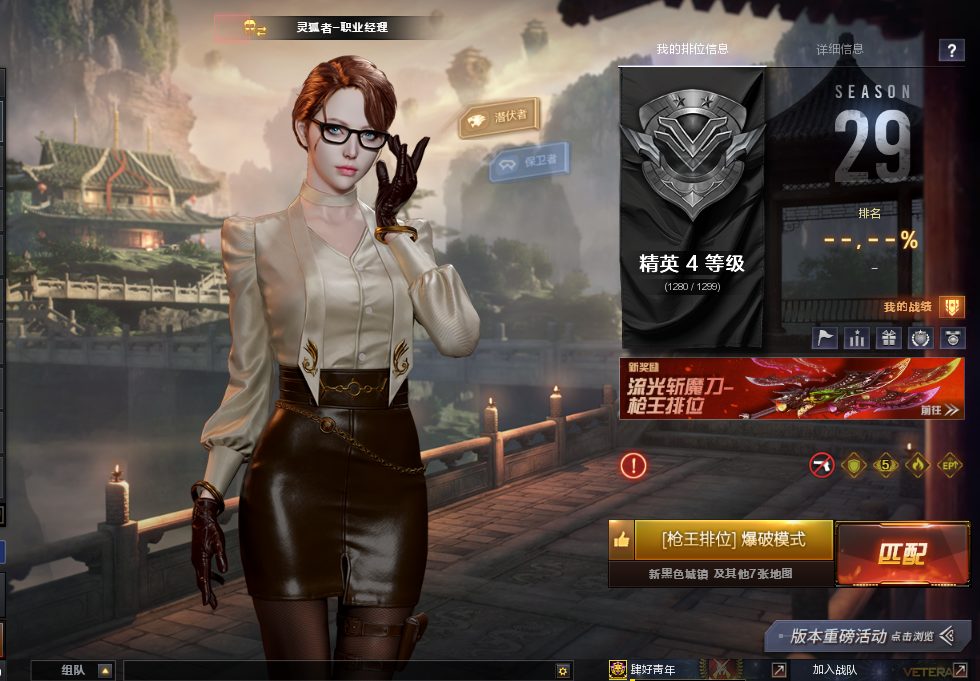Viewport: 980px width, 681px height.
Task: Click the chat input box
Action: point(340,670)
